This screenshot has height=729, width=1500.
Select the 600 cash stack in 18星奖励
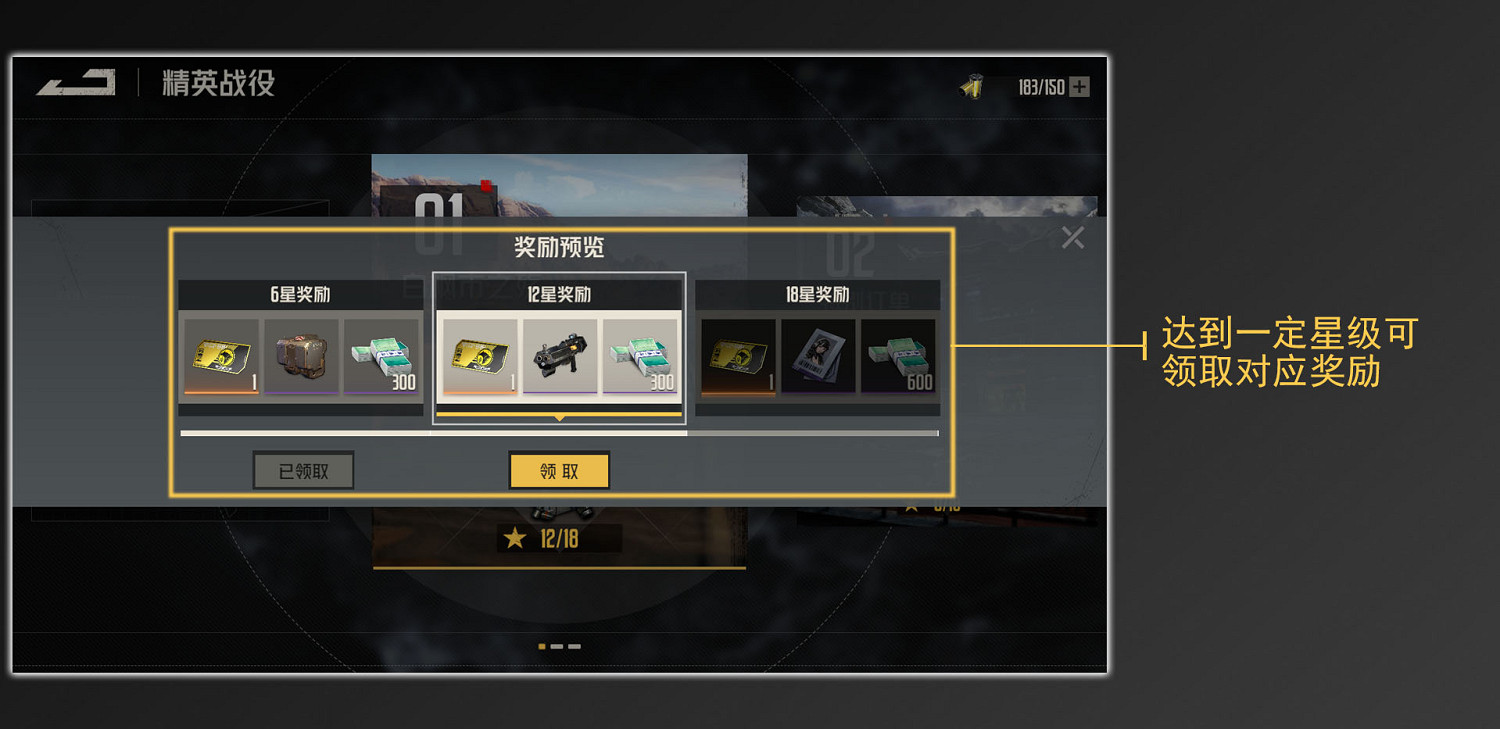[x=899, y=358]
